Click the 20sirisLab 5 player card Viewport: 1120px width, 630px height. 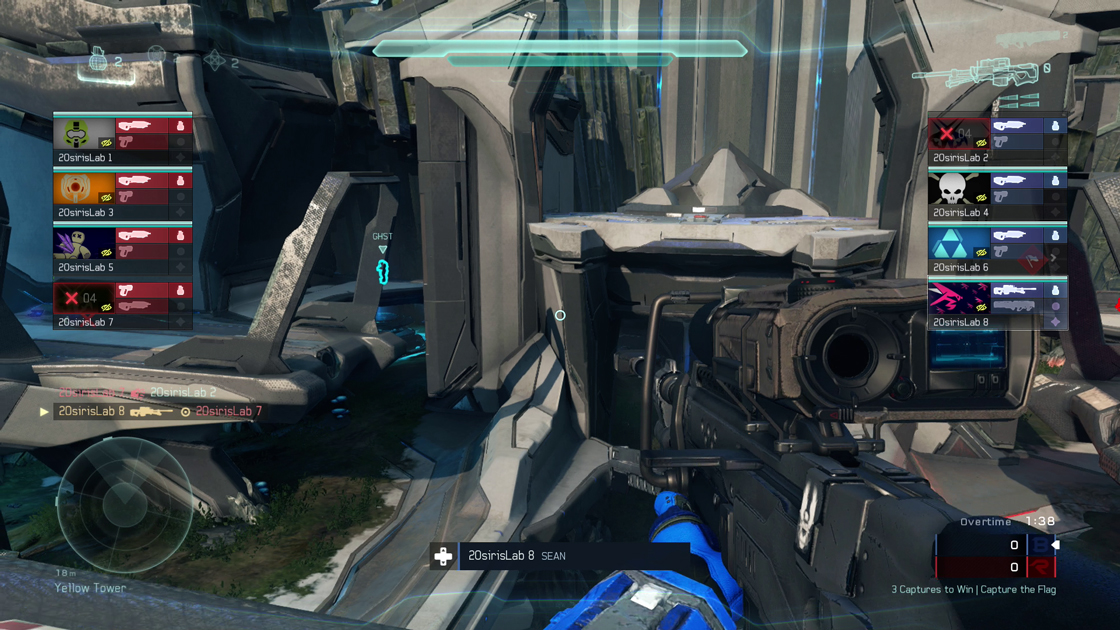click(122, 249)
